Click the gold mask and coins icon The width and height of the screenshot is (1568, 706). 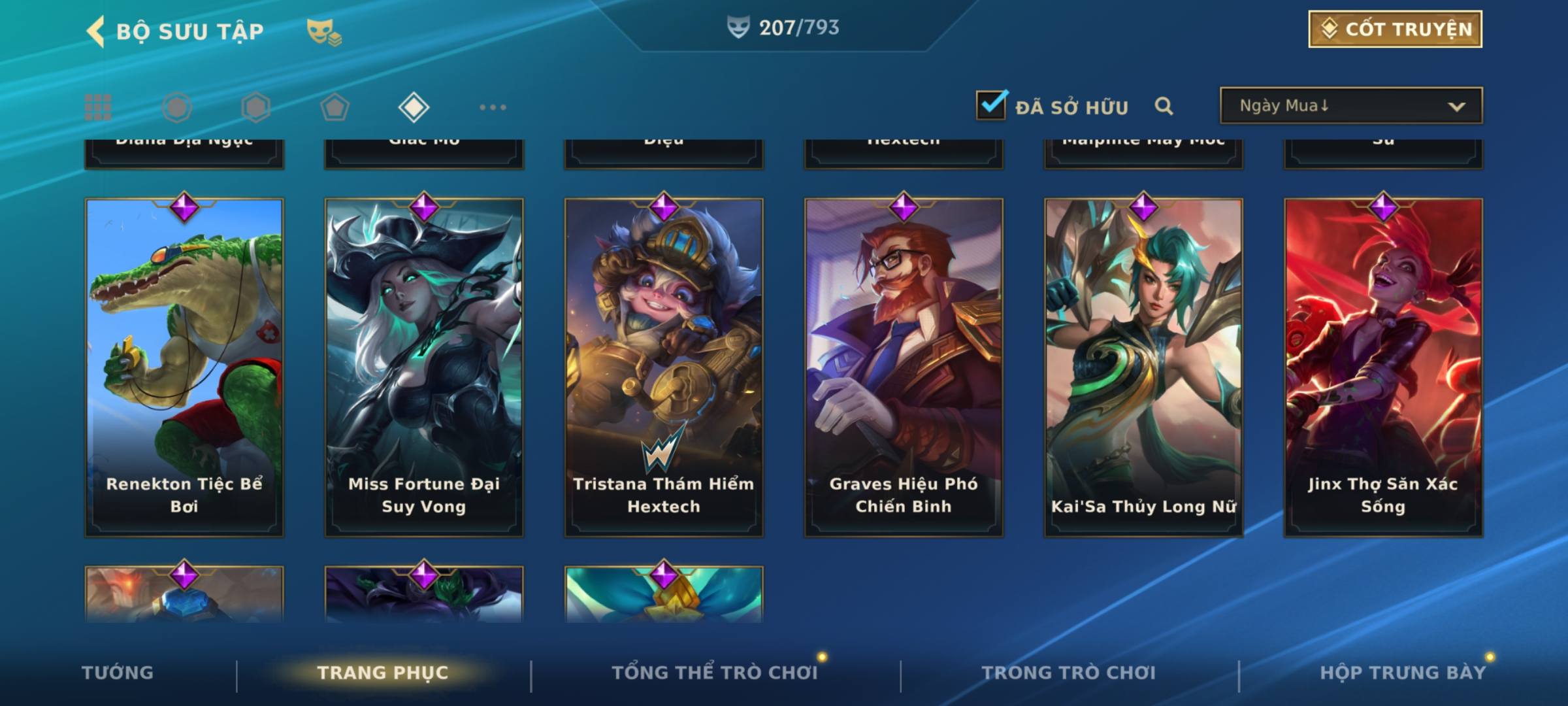tap(324, 32)
